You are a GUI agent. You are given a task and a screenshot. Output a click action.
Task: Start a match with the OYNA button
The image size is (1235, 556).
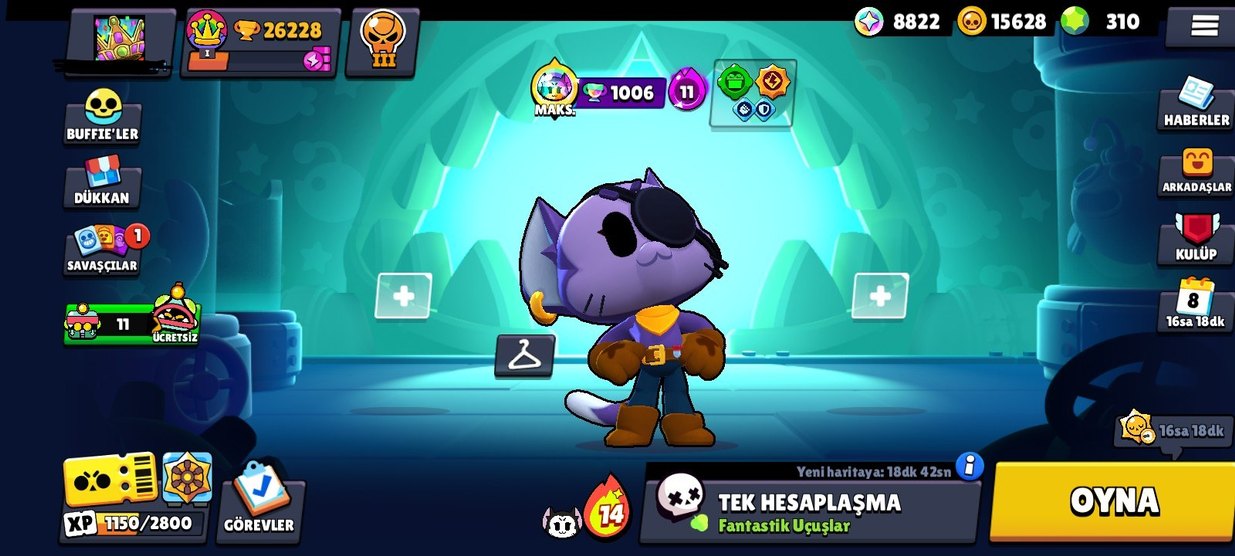coord(1112,501)
